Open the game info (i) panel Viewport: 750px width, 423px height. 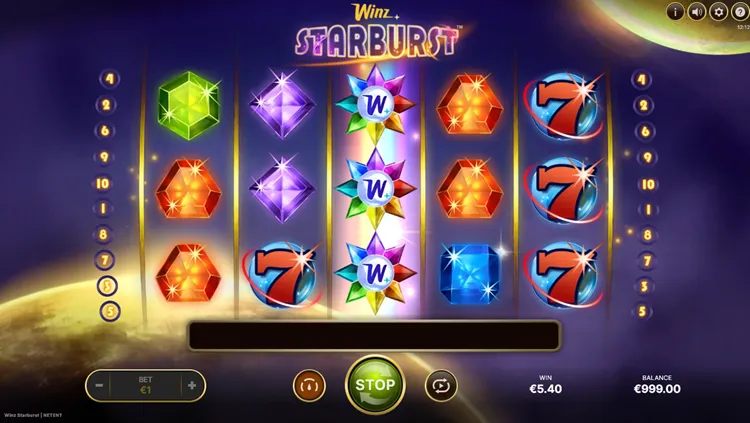click(675, 12)
